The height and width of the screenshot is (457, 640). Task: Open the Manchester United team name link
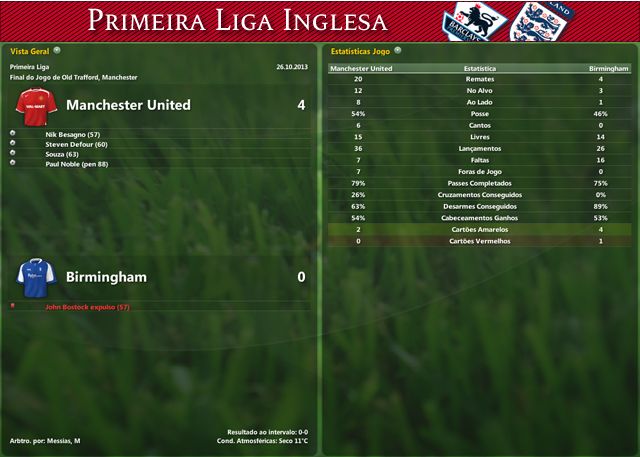[128, 105]
